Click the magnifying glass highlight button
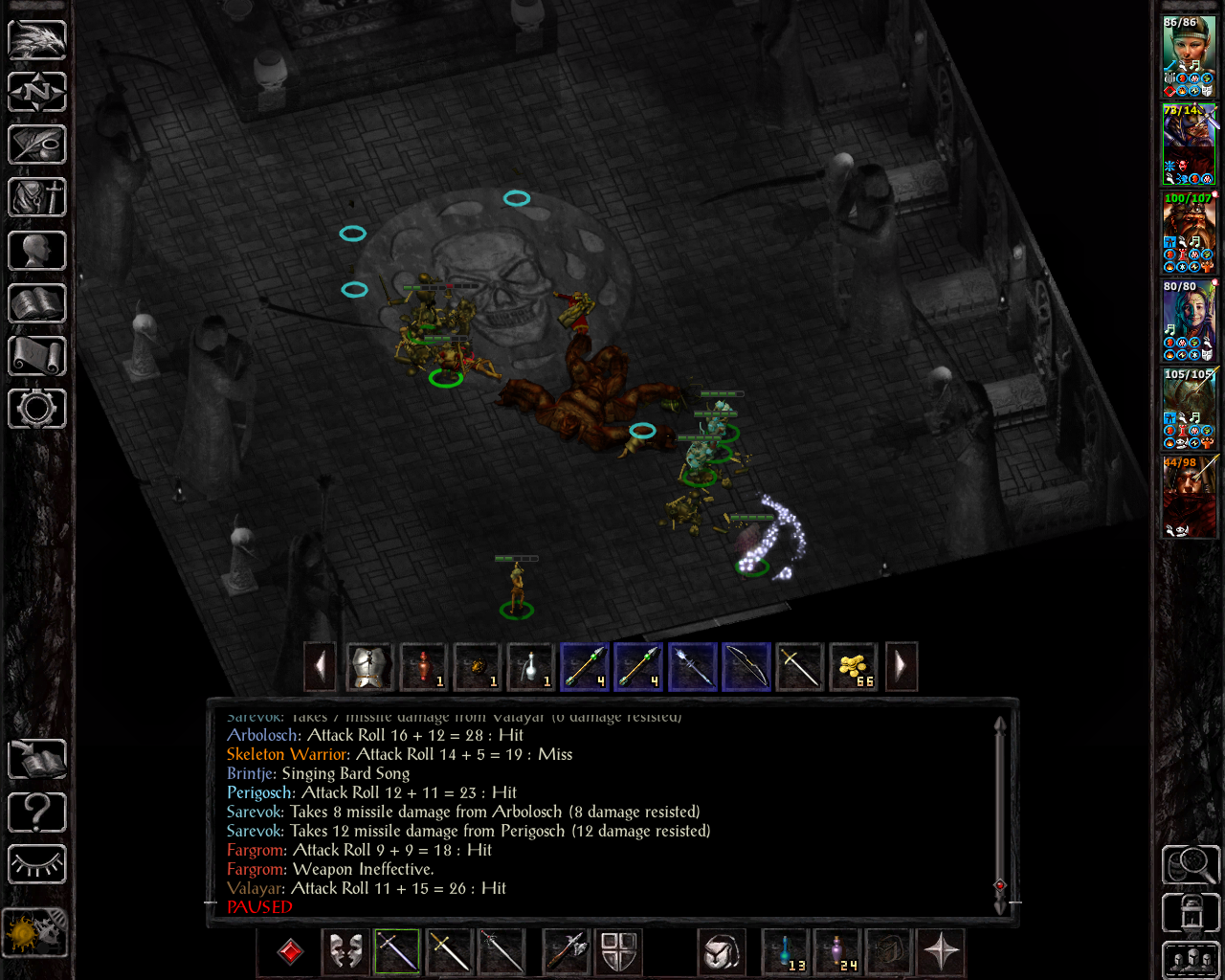The height and width of the screenshot is (980, 1225). pos(1190,864)
